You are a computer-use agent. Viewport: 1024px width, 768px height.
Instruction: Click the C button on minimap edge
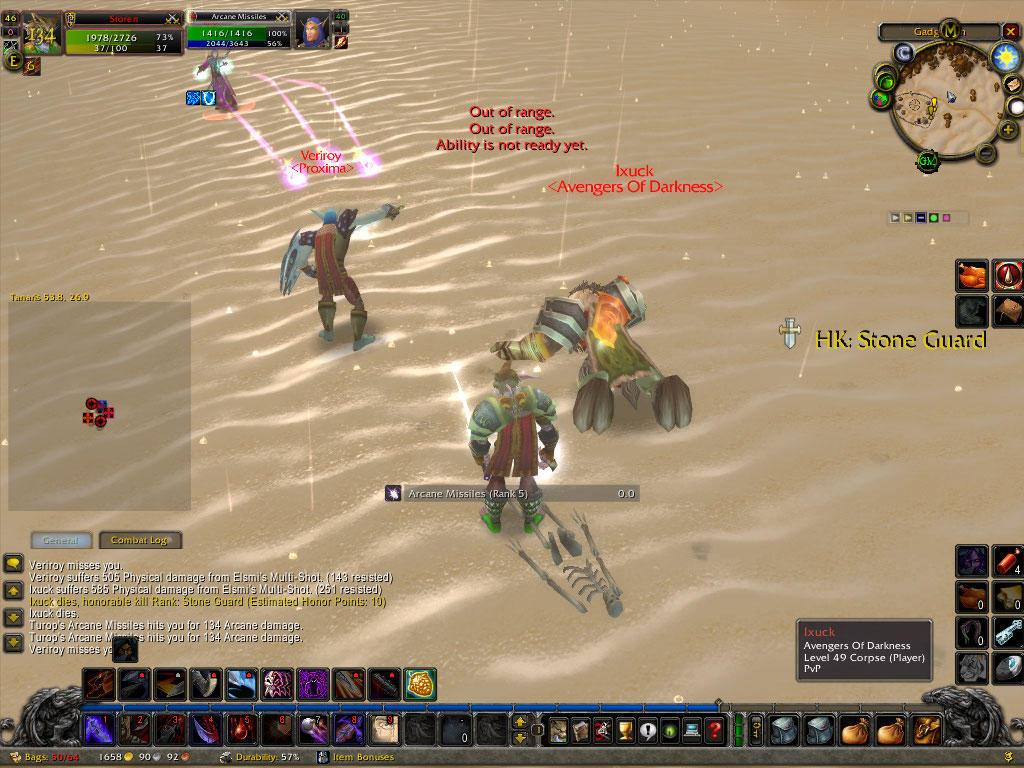(903, 53)
